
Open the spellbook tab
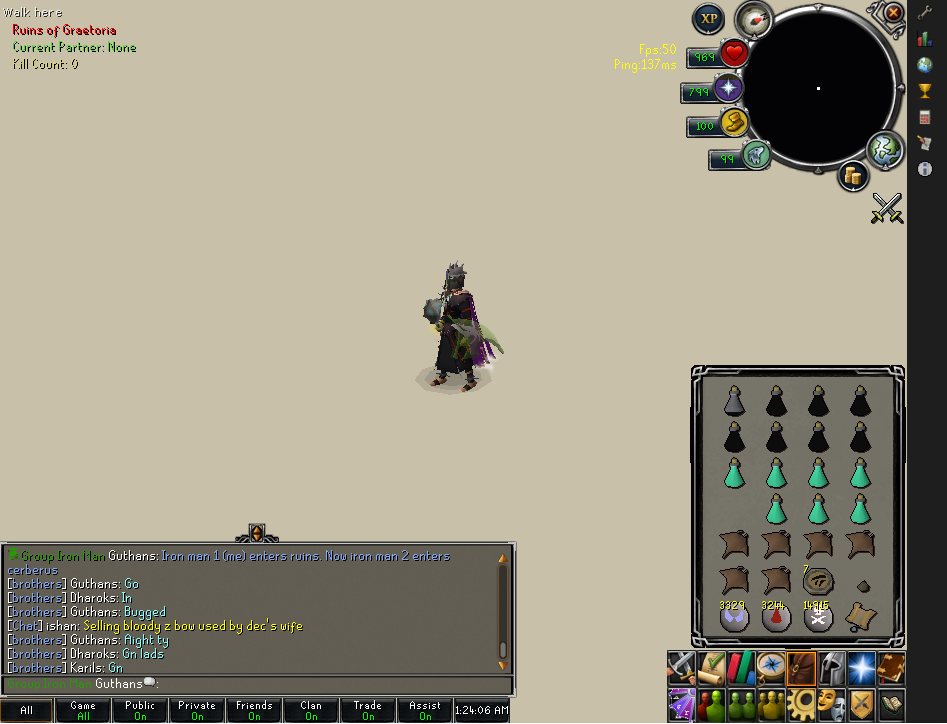pyautogui.click(x=890, y=666)
